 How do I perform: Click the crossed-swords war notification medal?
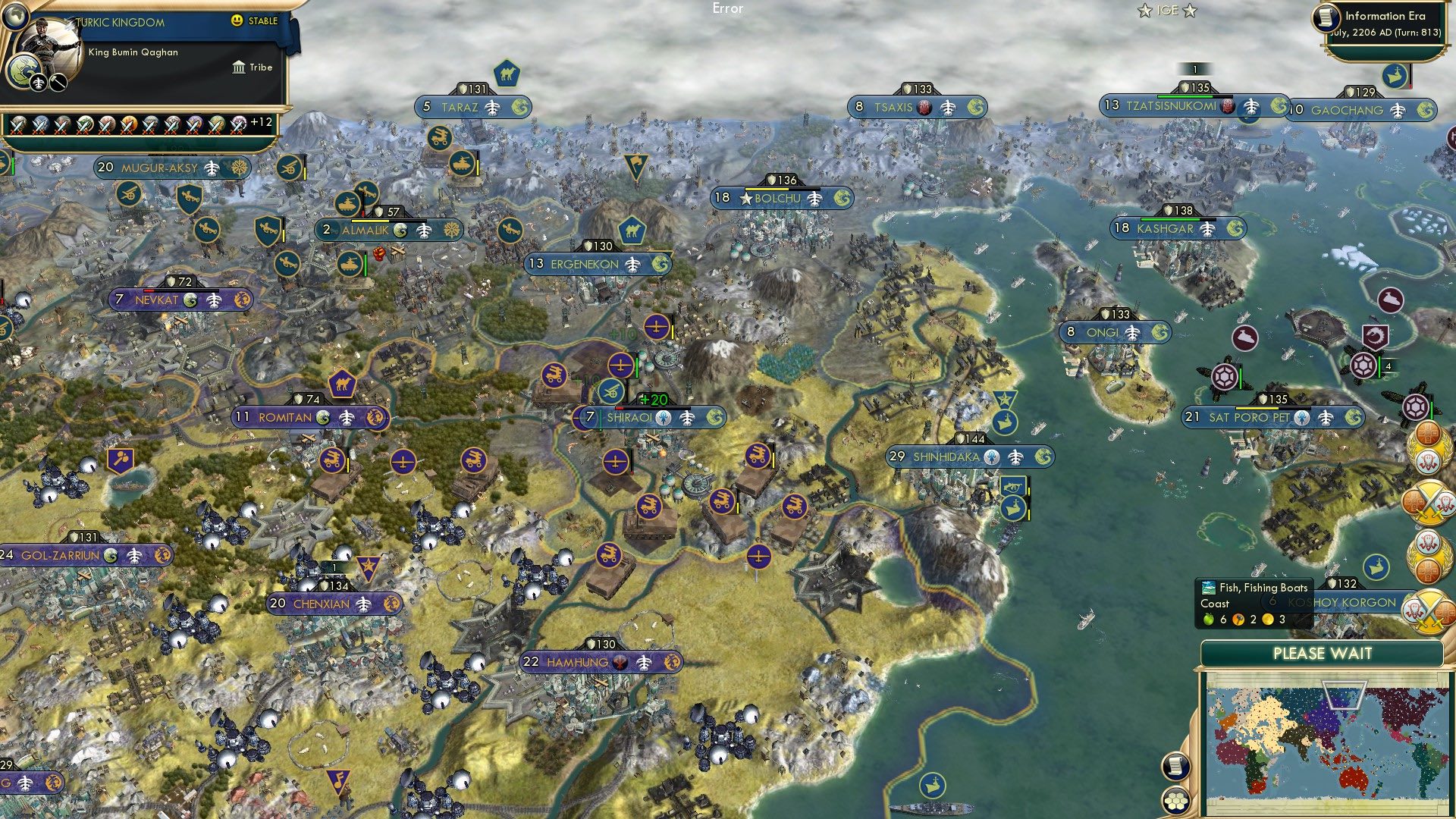click(1429, 504)
